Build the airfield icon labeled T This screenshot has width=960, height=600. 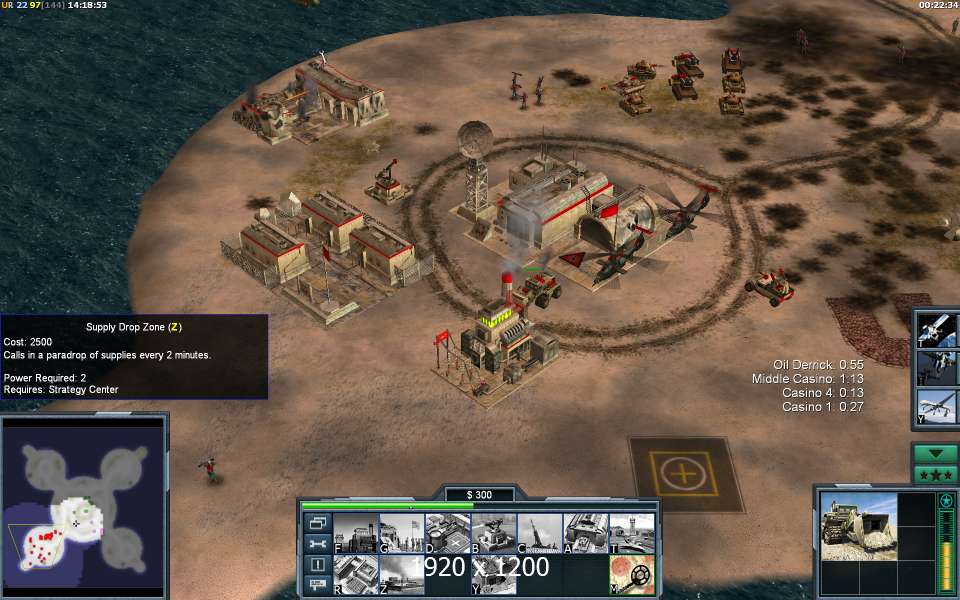[x=631, y=533]
